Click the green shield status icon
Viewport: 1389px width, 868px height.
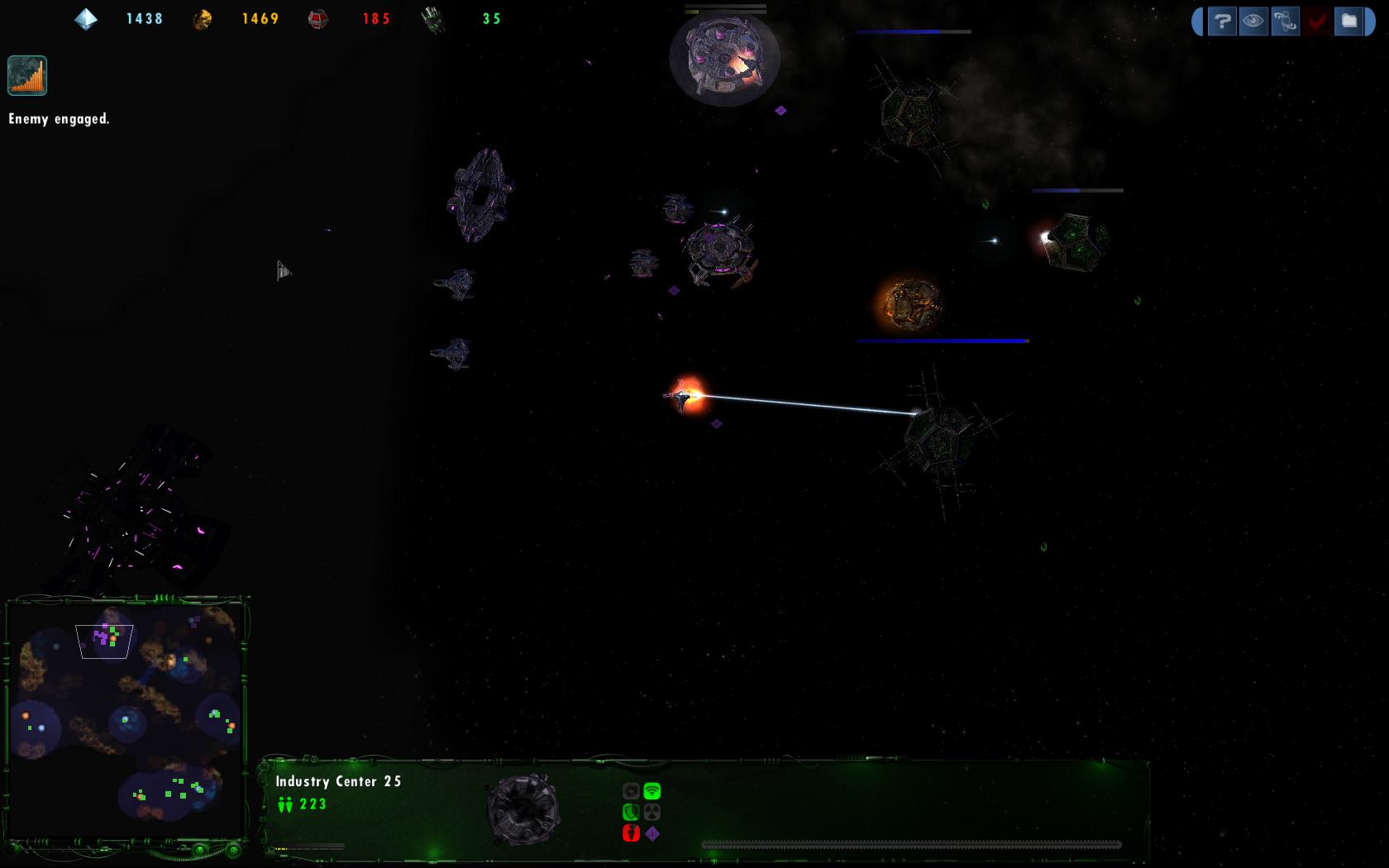point(631,813)
